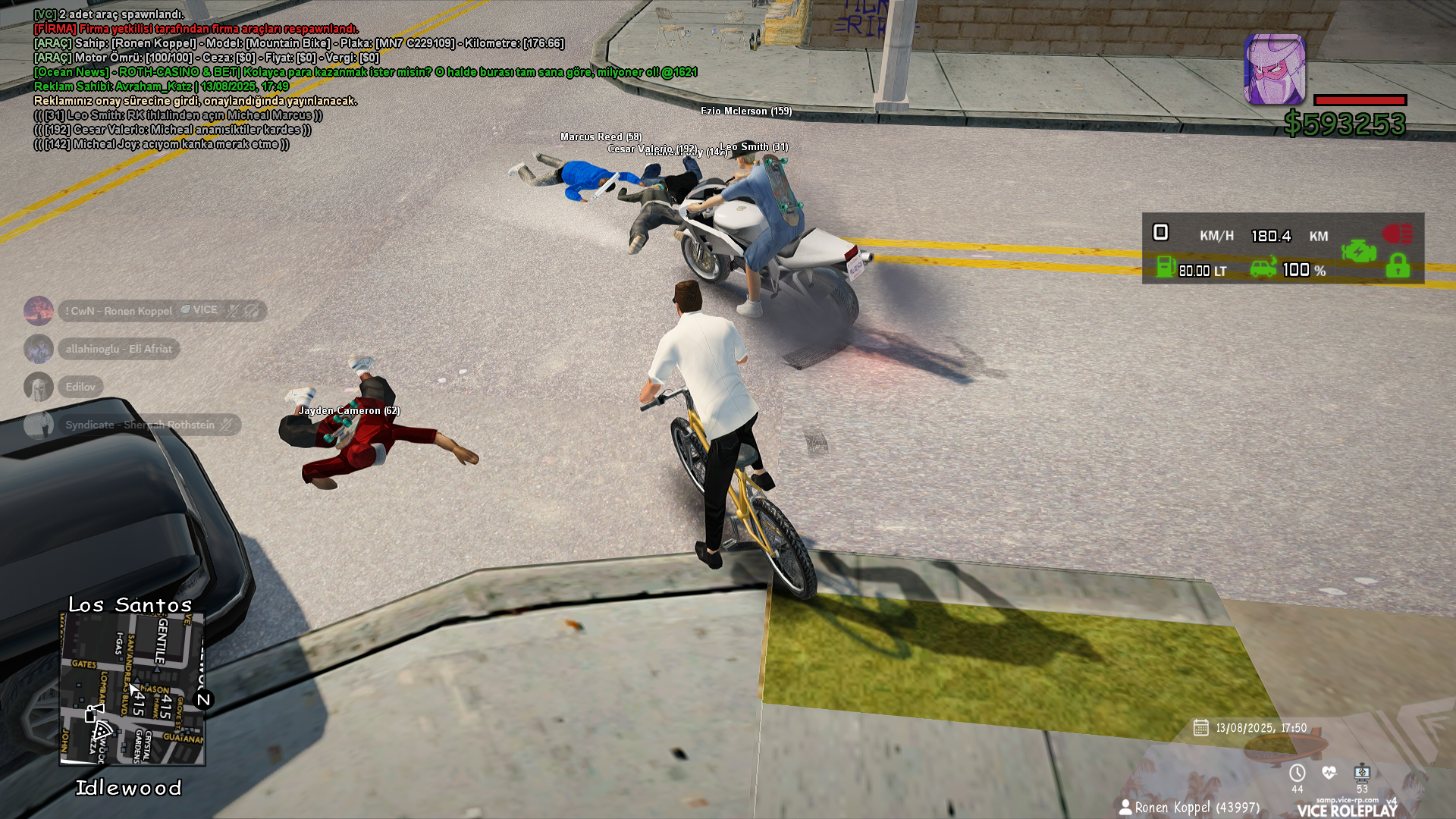
Task: Click the green engine status icon
Action: coord(1358,251)
